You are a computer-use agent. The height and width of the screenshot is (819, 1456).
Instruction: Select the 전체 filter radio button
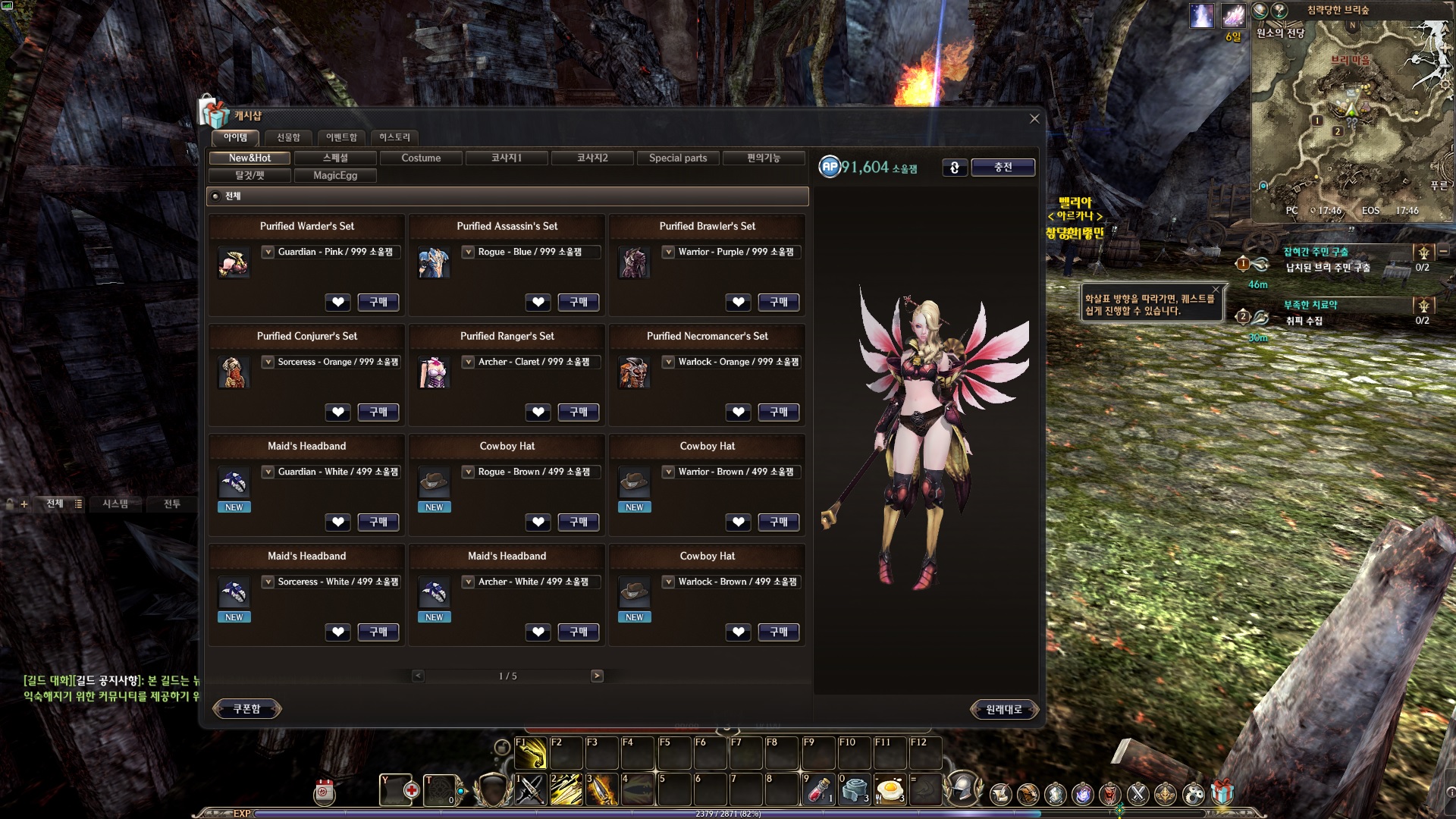216,196
